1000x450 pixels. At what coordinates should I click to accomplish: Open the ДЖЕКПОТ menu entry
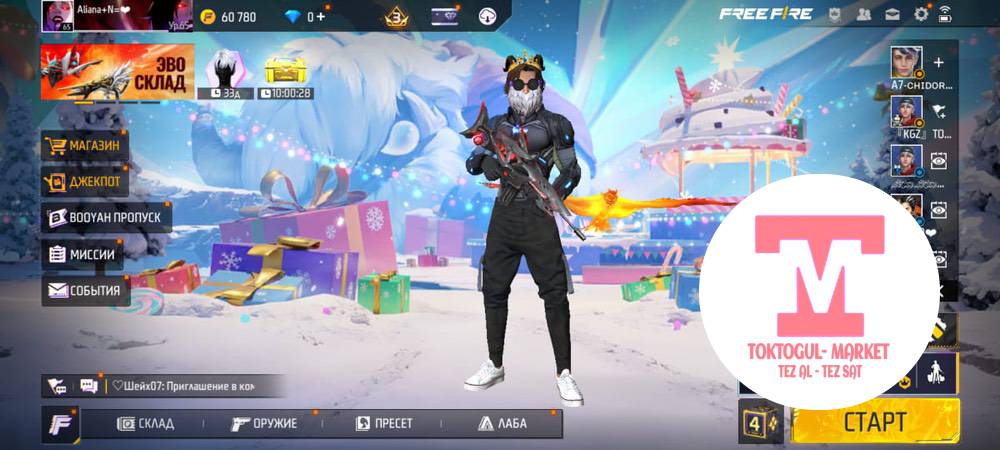tap(86, 182)
